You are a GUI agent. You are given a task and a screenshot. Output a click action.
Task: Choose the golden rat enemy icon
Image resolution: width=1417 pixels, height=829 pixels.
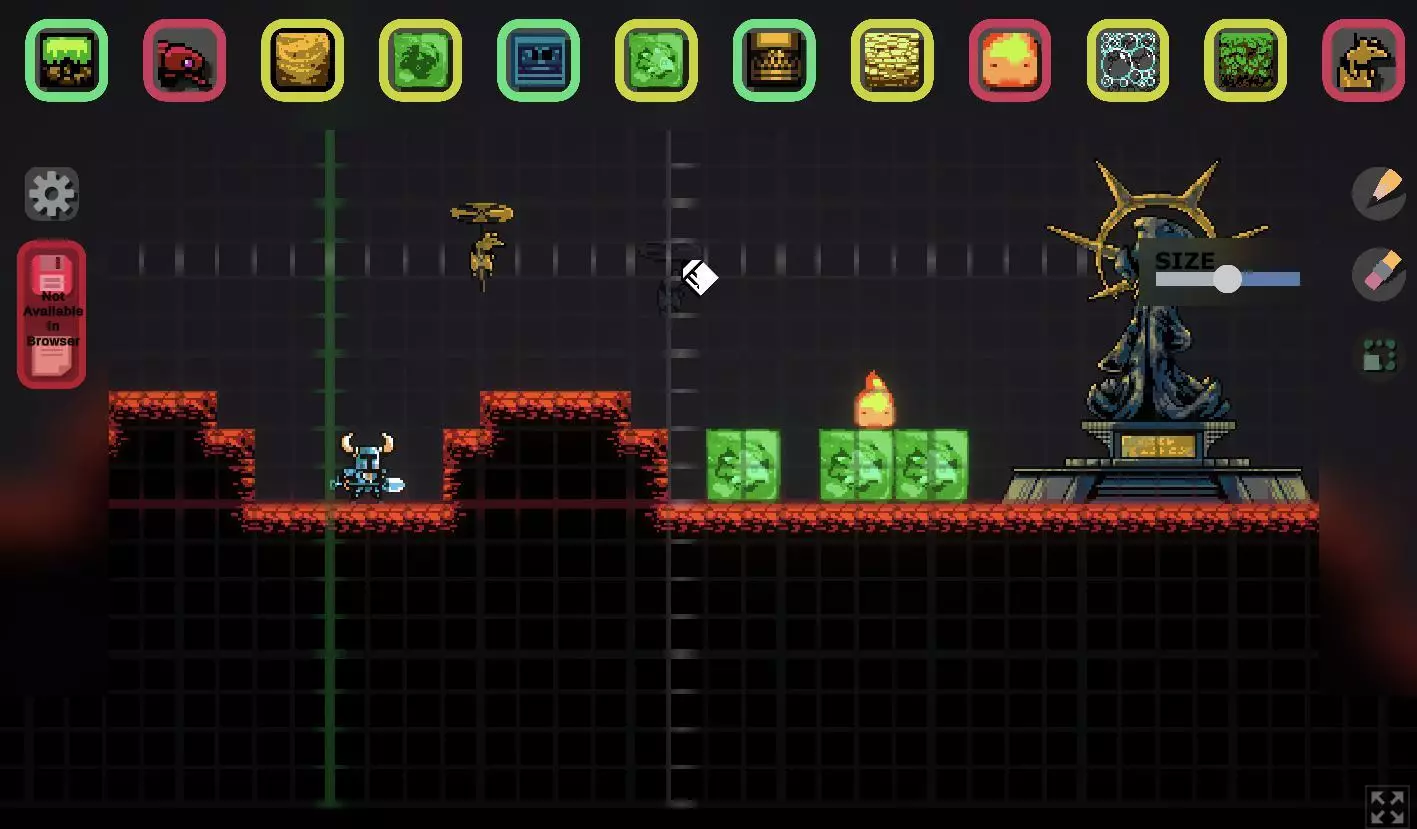(1363, 60)
